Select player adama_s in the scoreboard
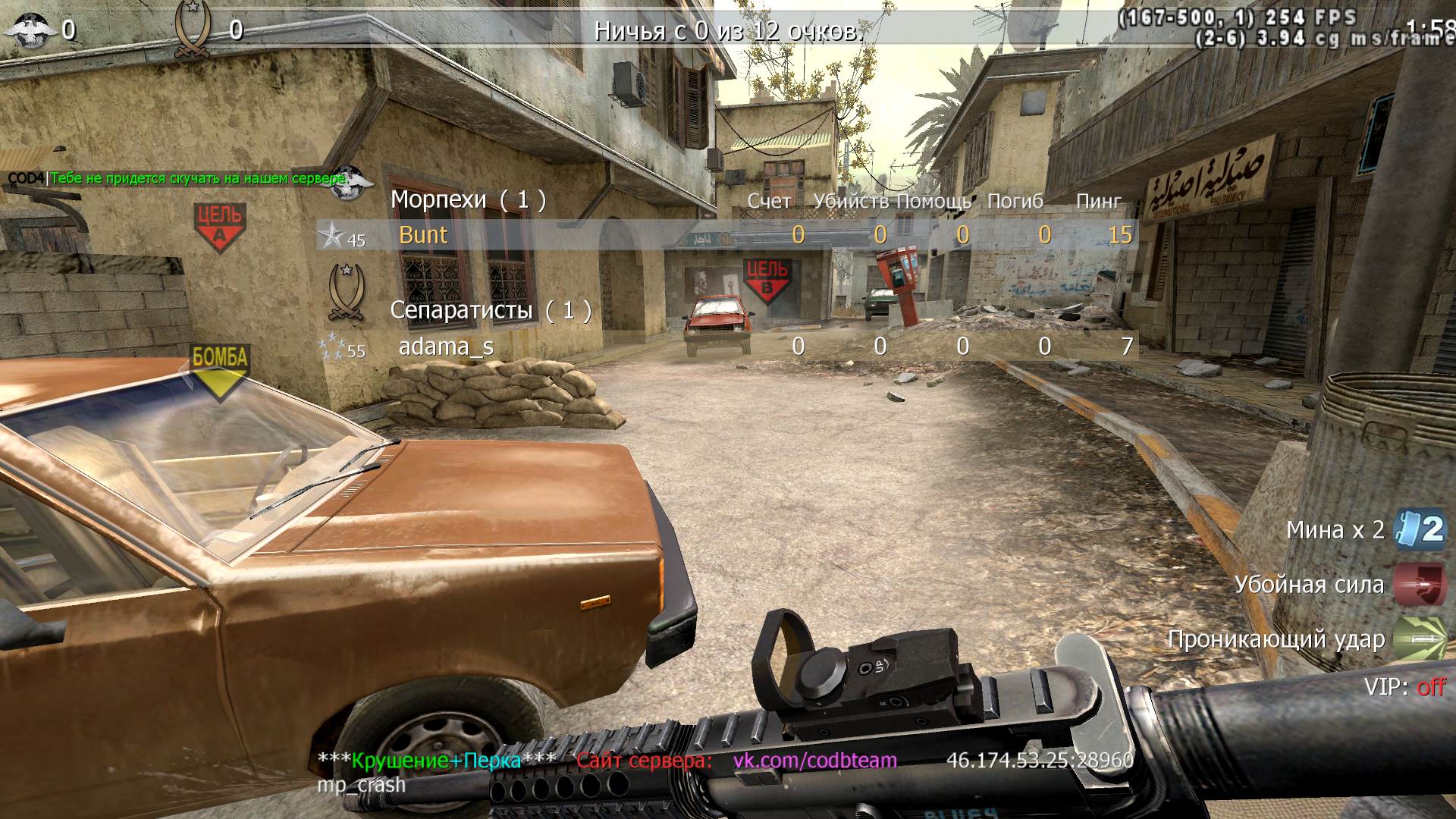The width and height of the screenshot is (1456, 819). [x=446, y=347]
